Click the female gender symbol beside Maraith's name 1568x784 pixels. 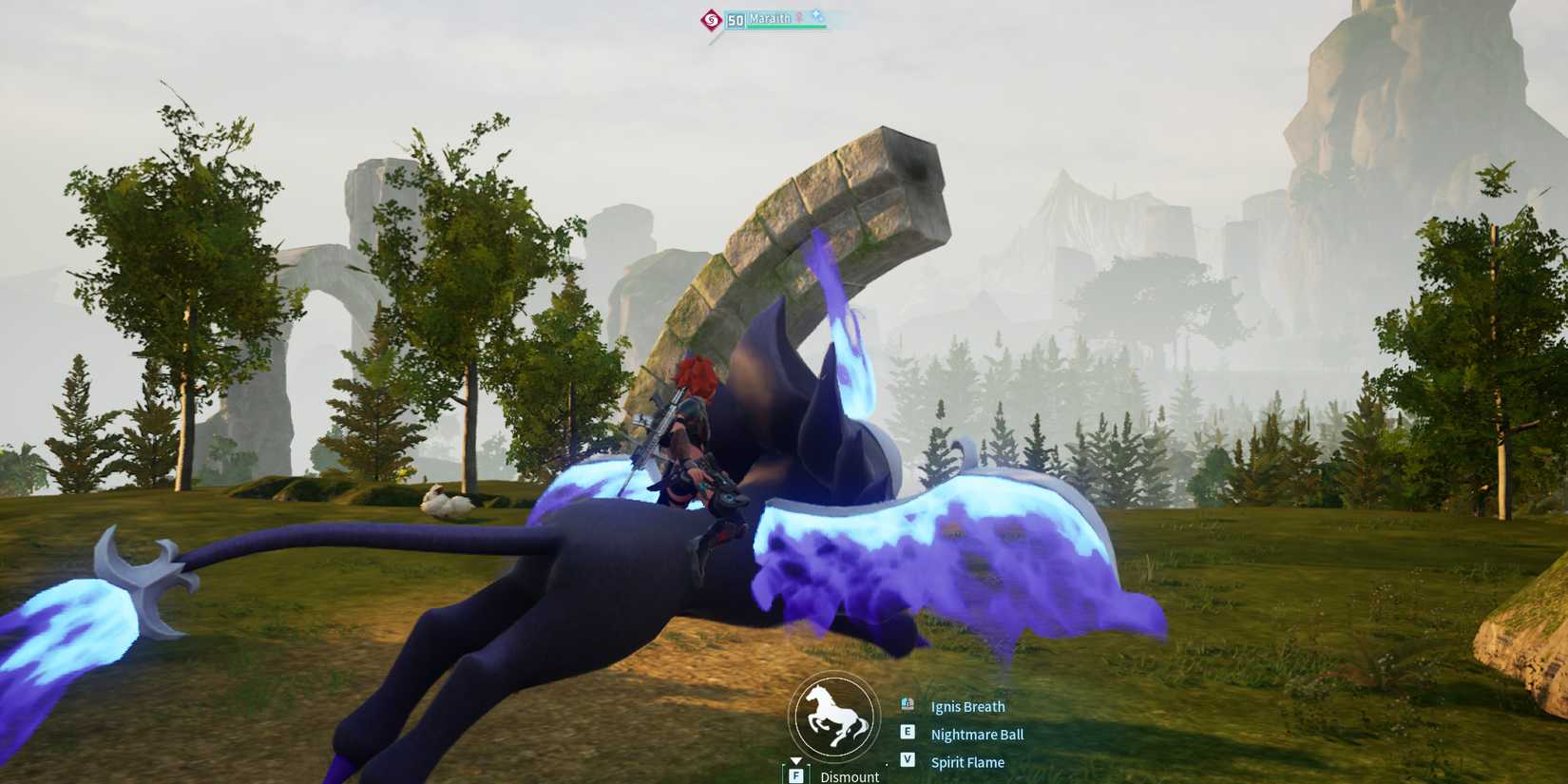click(799, 16)
